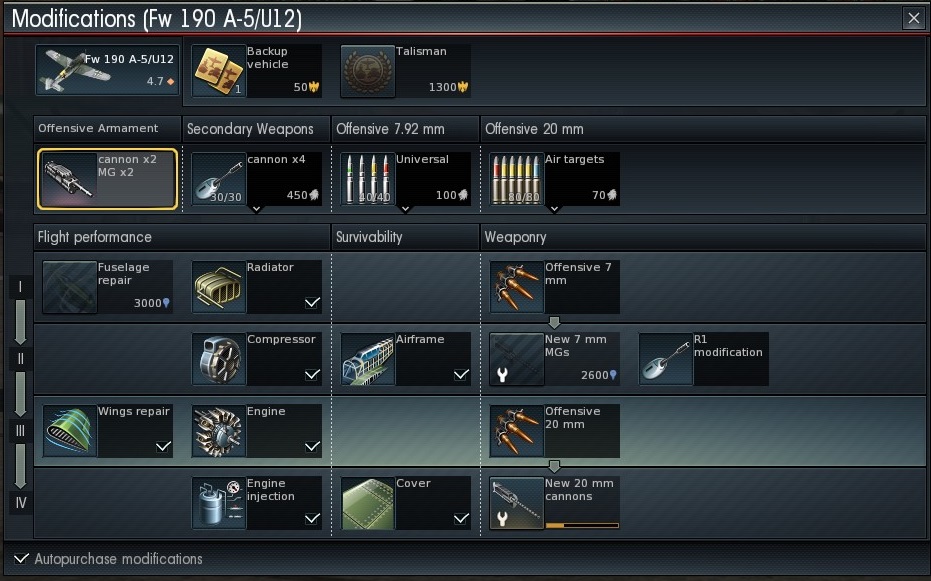Choose the Airframe modification
Viewport: 931px width, 581px height.
[x=404, y=358]
